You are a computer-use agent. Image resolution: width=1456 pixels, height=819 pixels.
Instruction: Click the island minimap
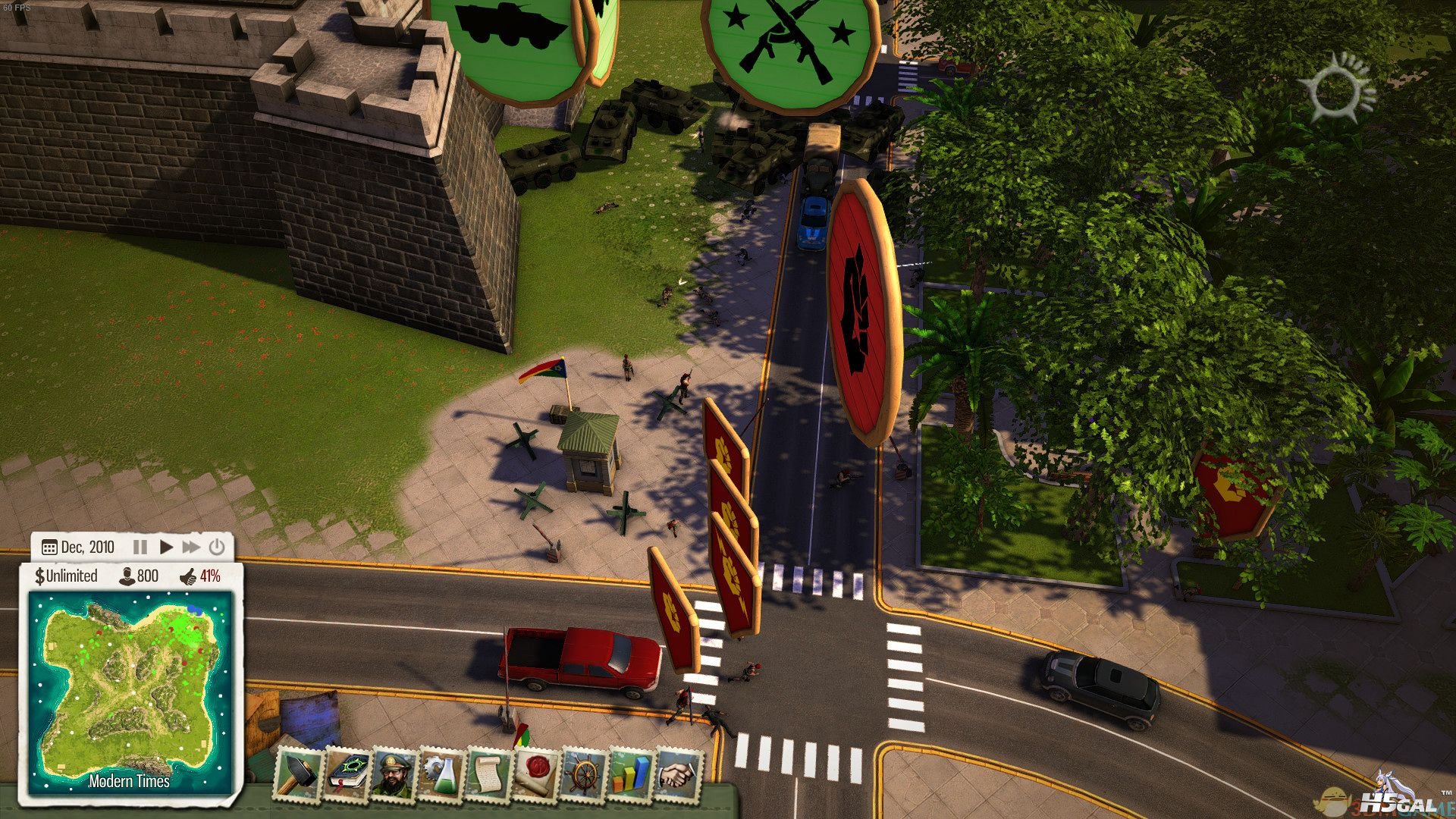(130, 689)
